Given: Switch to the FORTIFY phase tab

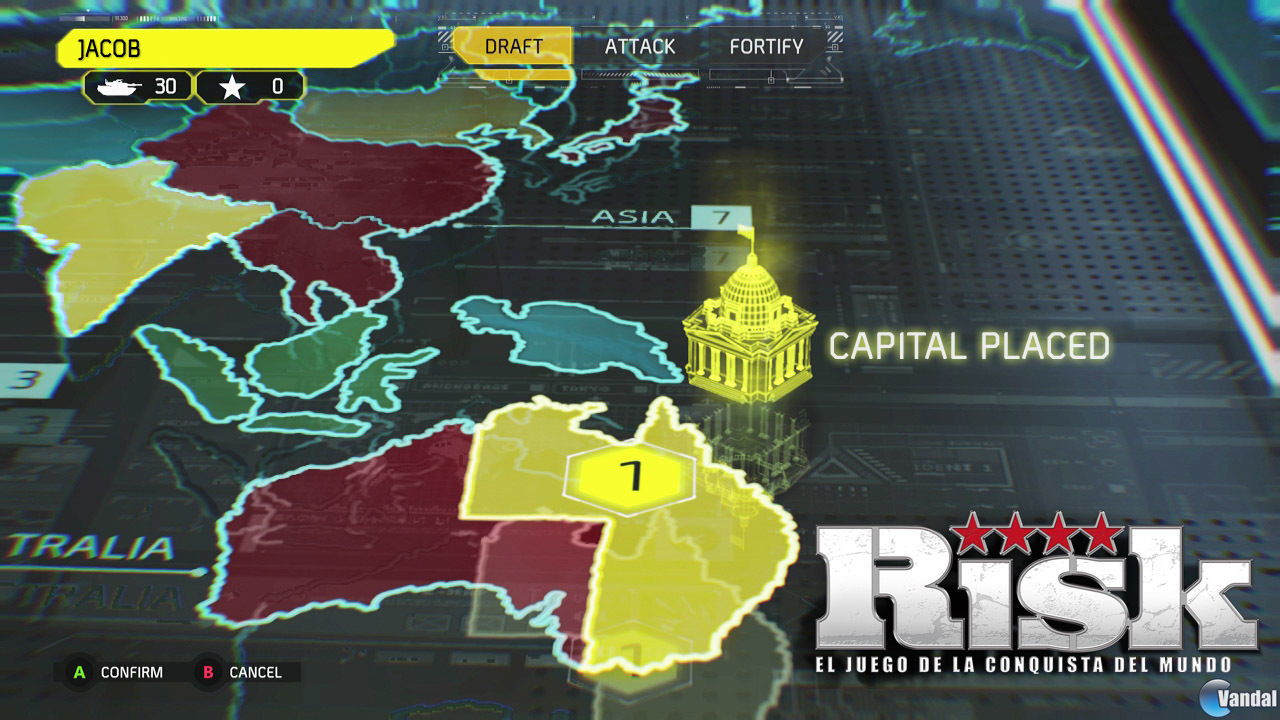Looking at the screenshot, I should click(x=767, y=46).
